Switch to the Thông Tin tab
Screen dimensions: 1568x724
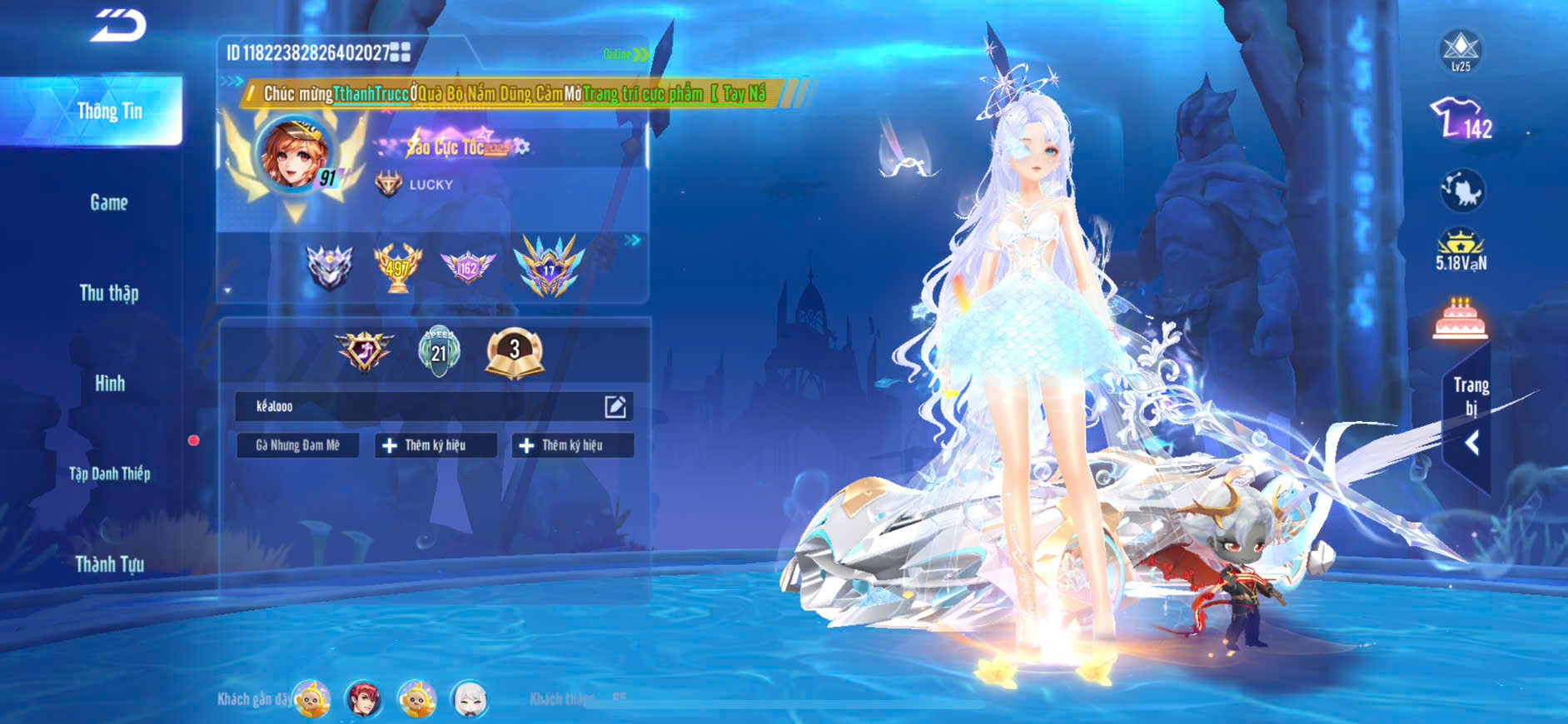[x=109, y=111]
